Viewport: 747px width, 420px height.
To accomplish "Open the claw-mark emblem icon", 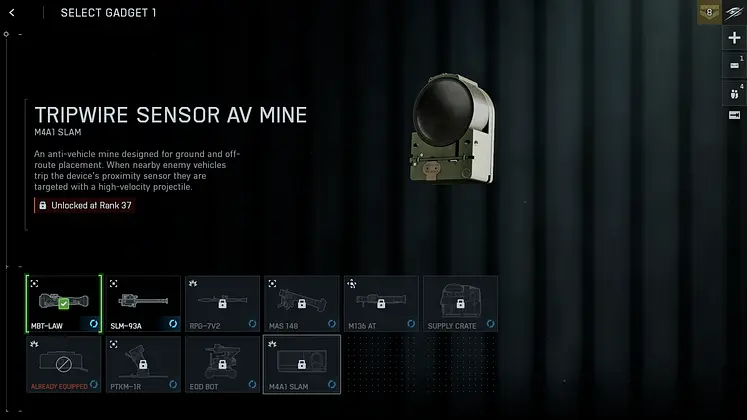I will coord(735,13).
